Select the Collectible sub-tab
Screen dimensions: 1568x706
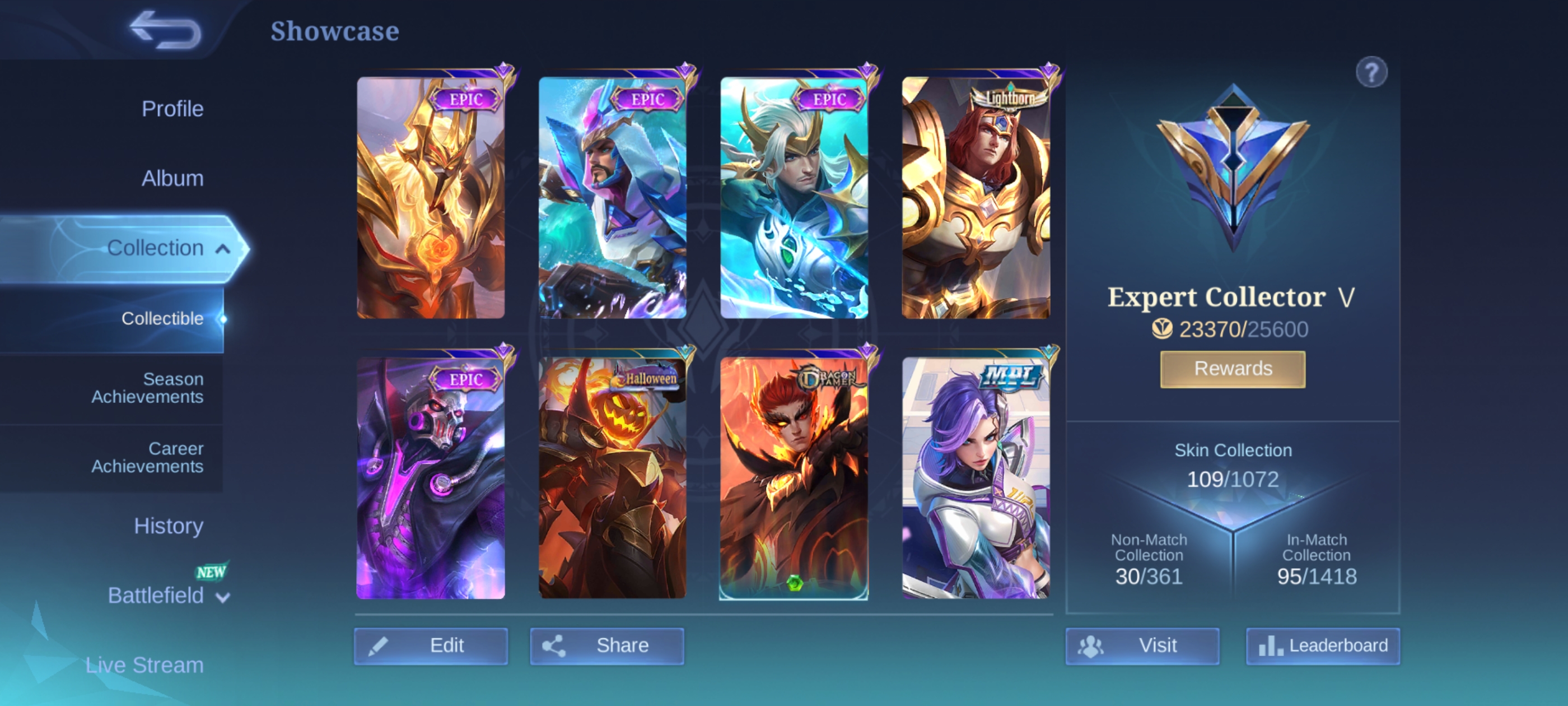coord(162,318)
